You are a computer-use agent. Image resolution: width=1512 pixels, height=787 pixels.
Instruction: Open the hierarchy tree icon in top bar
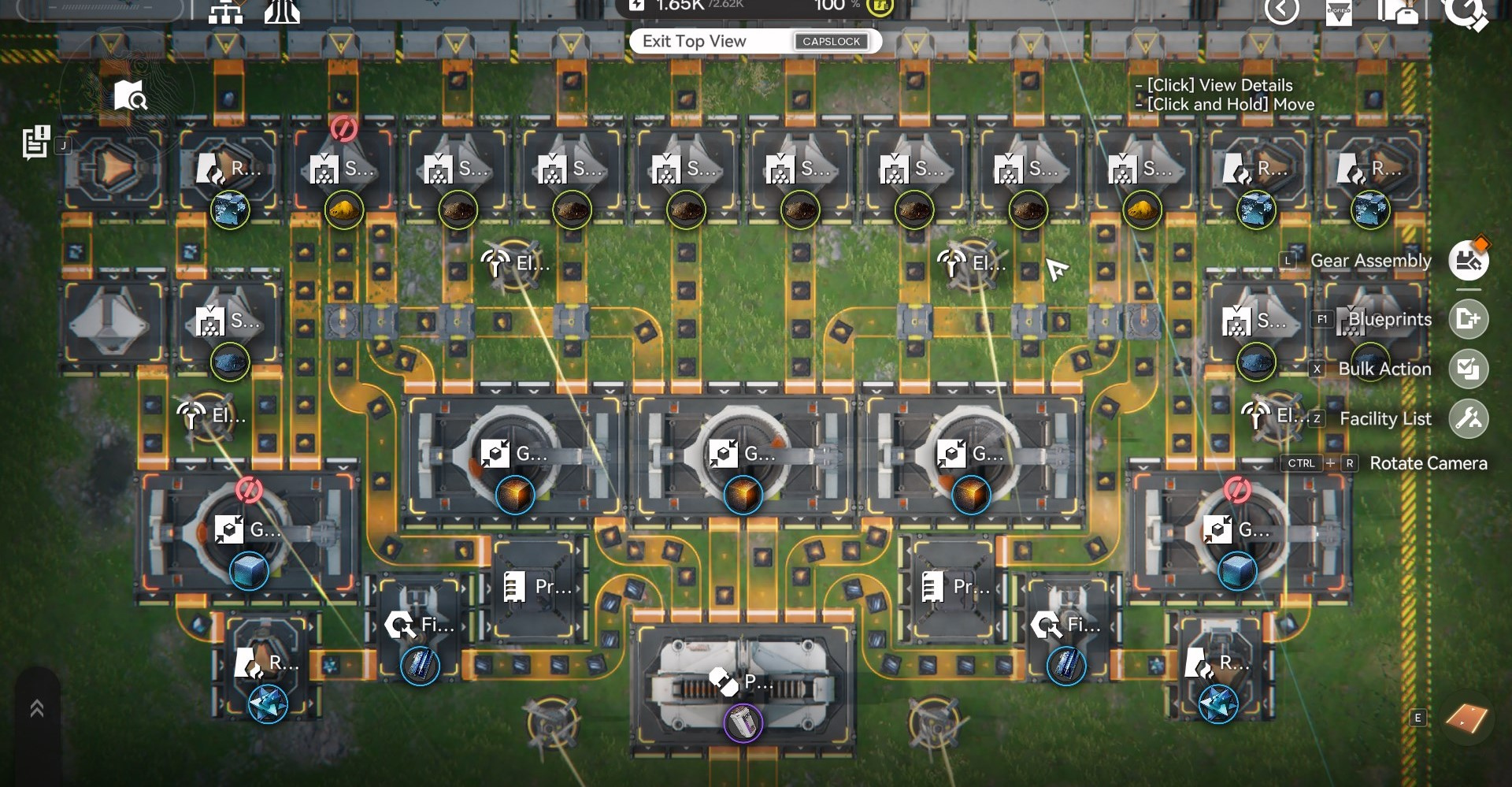(x=225, y=12)
